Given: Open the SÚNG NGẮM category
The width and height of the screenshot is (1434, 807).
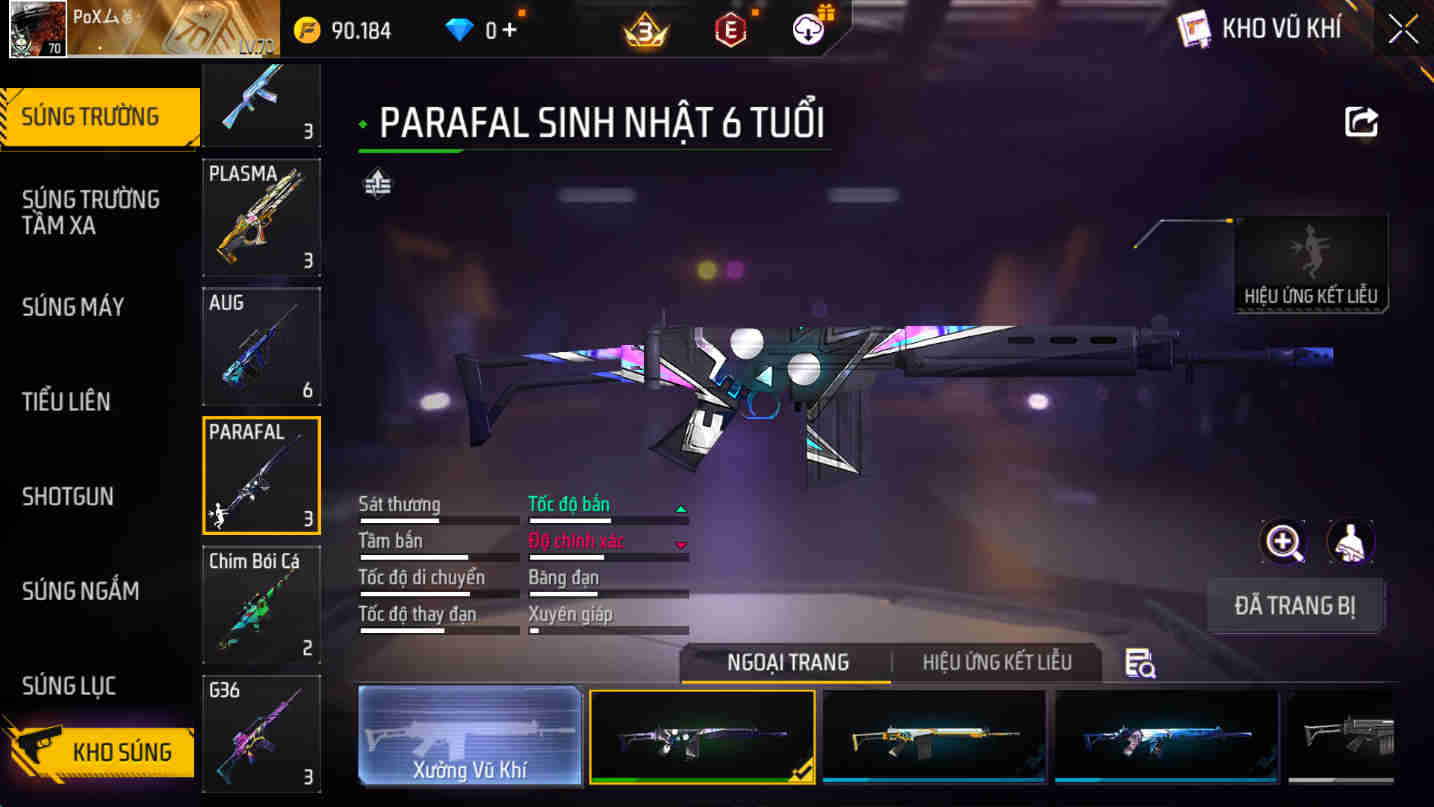Looking at the screenshot, I should click(79, 592).
